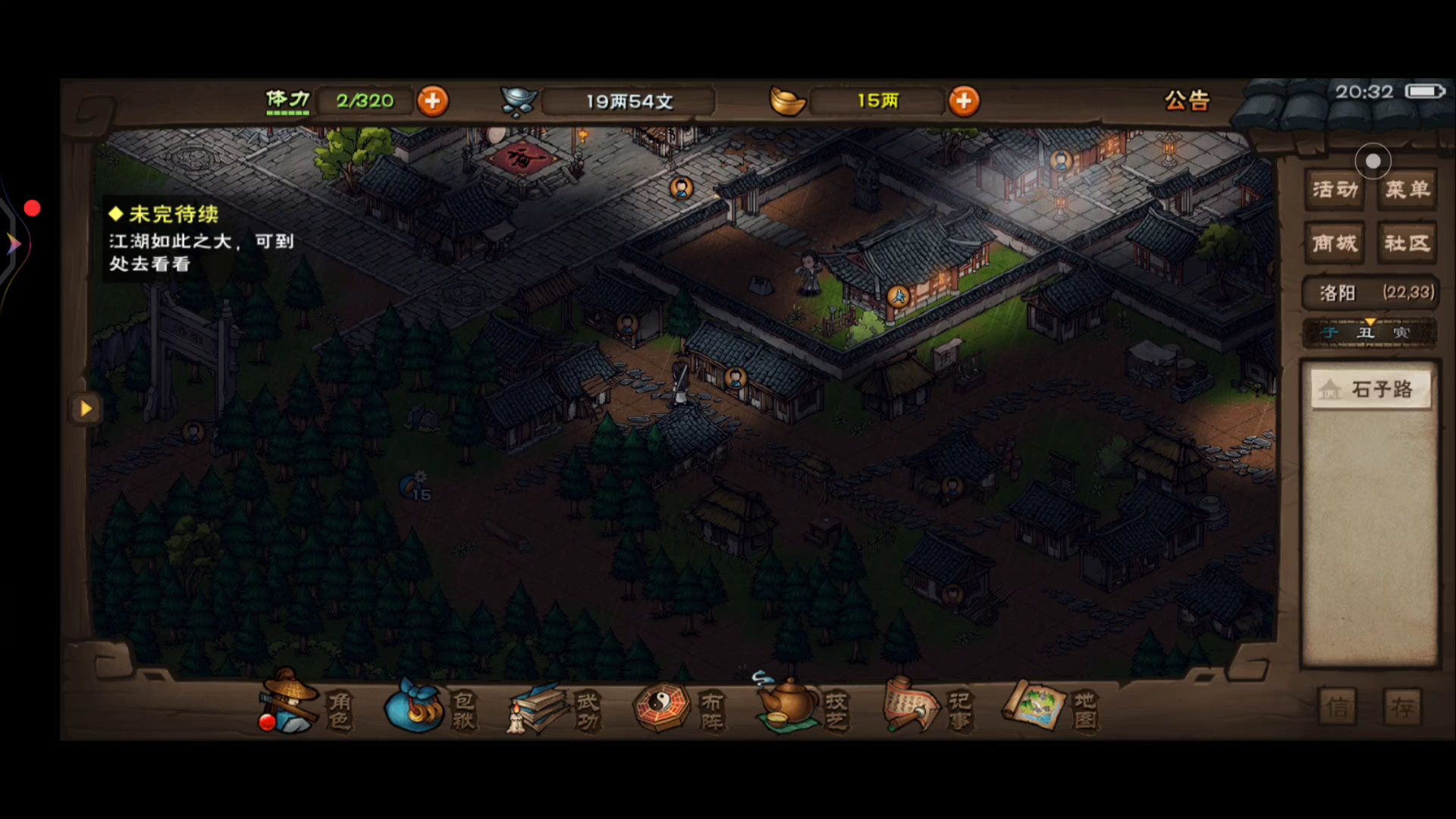Image resolution: width=1456 pixels, height=819 pixels.
Task: Open the 公告 announcements
Action: coord(1187,100)
